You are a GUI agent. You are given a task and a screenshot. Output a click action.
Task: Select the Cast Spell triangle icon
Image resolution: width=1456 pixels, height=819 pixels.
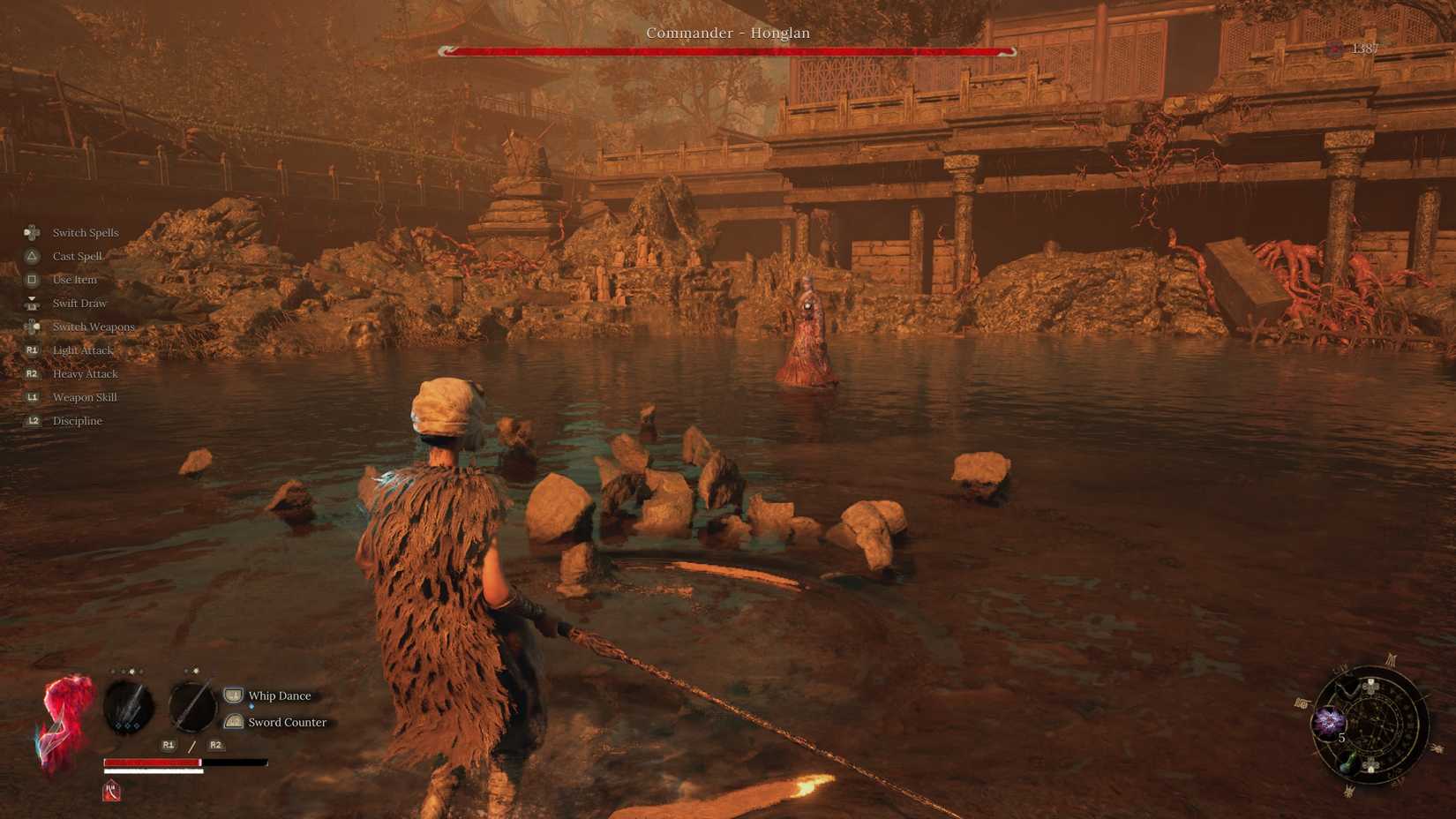point(32,256)
